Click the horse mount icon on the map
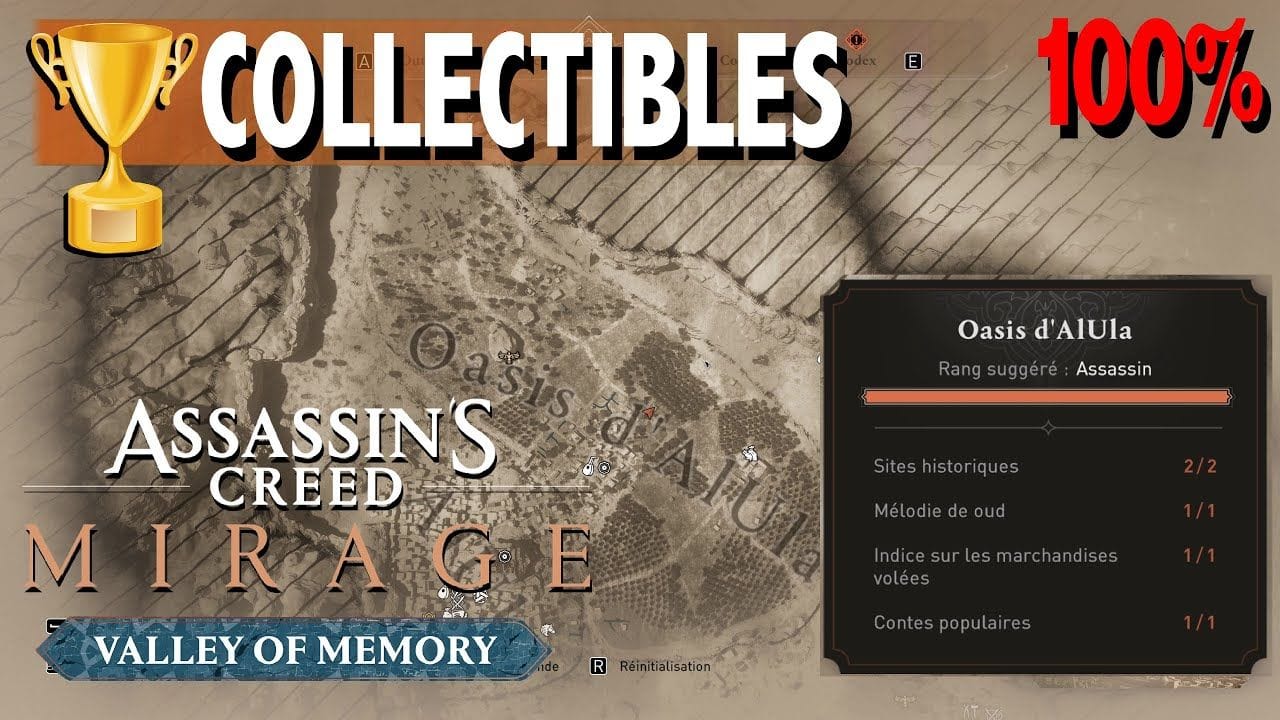1280x720 pixels. tap(750, 455)
